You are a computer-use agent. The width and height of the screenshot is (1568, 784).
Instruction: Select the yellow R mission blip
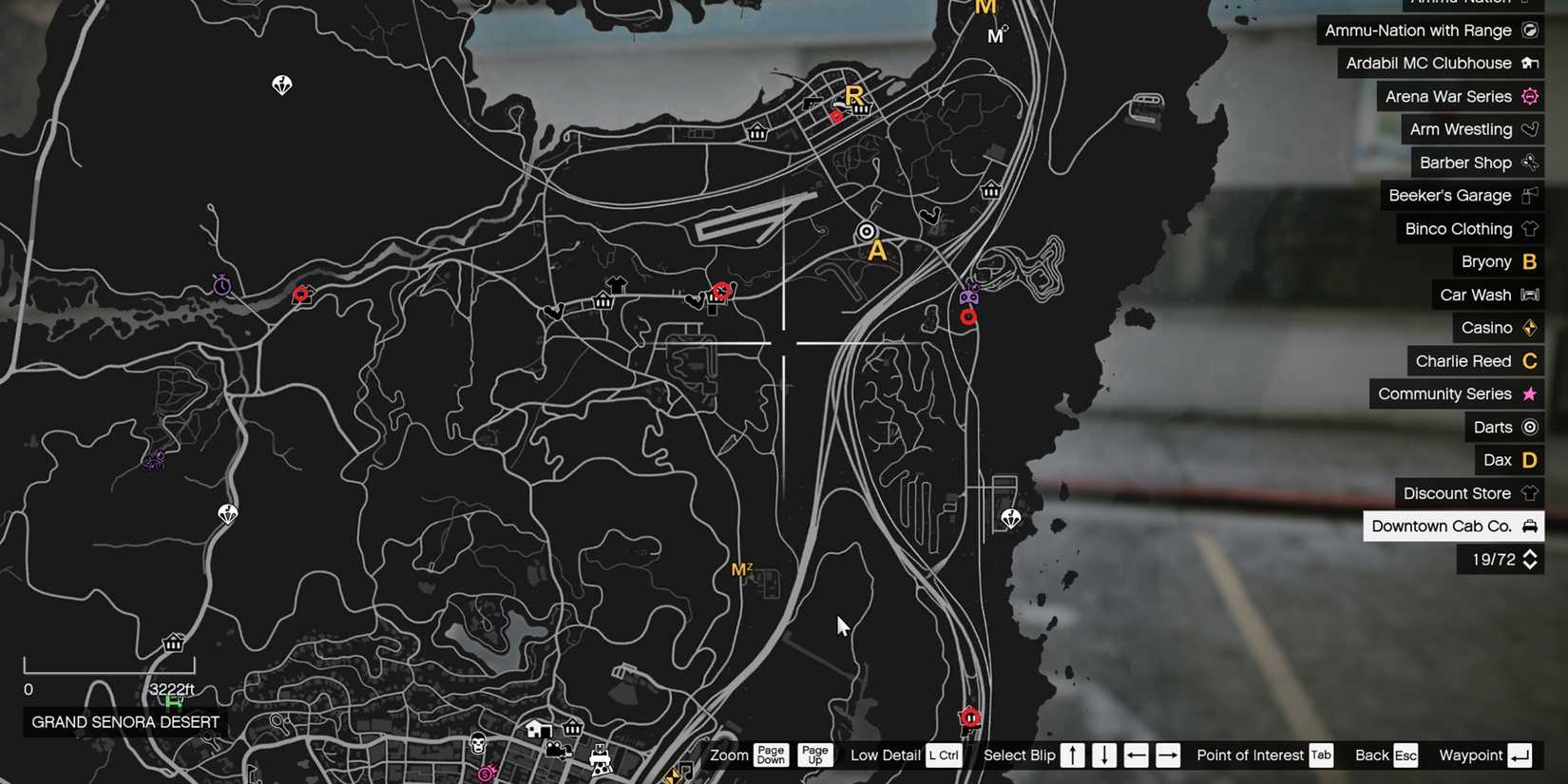[x=854, y=95]
